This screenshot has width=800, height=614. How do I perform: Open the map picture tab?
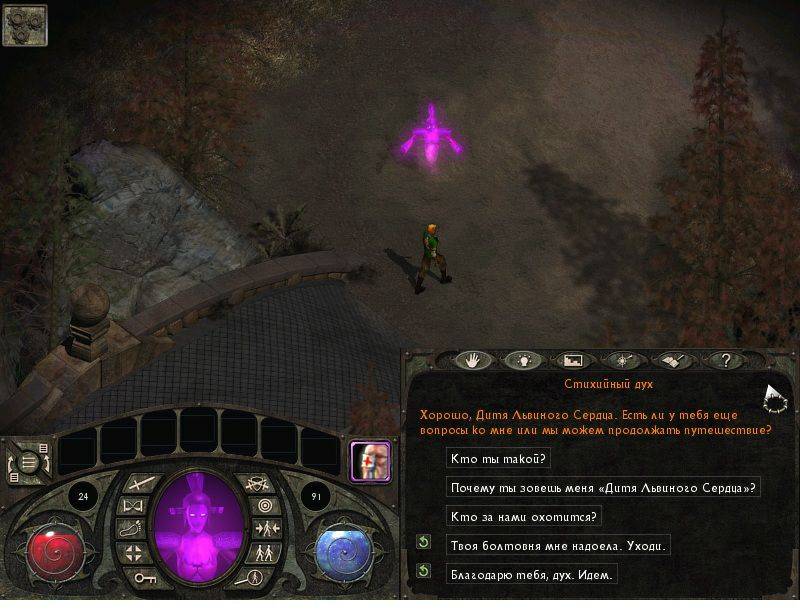(x=572, y=360)
